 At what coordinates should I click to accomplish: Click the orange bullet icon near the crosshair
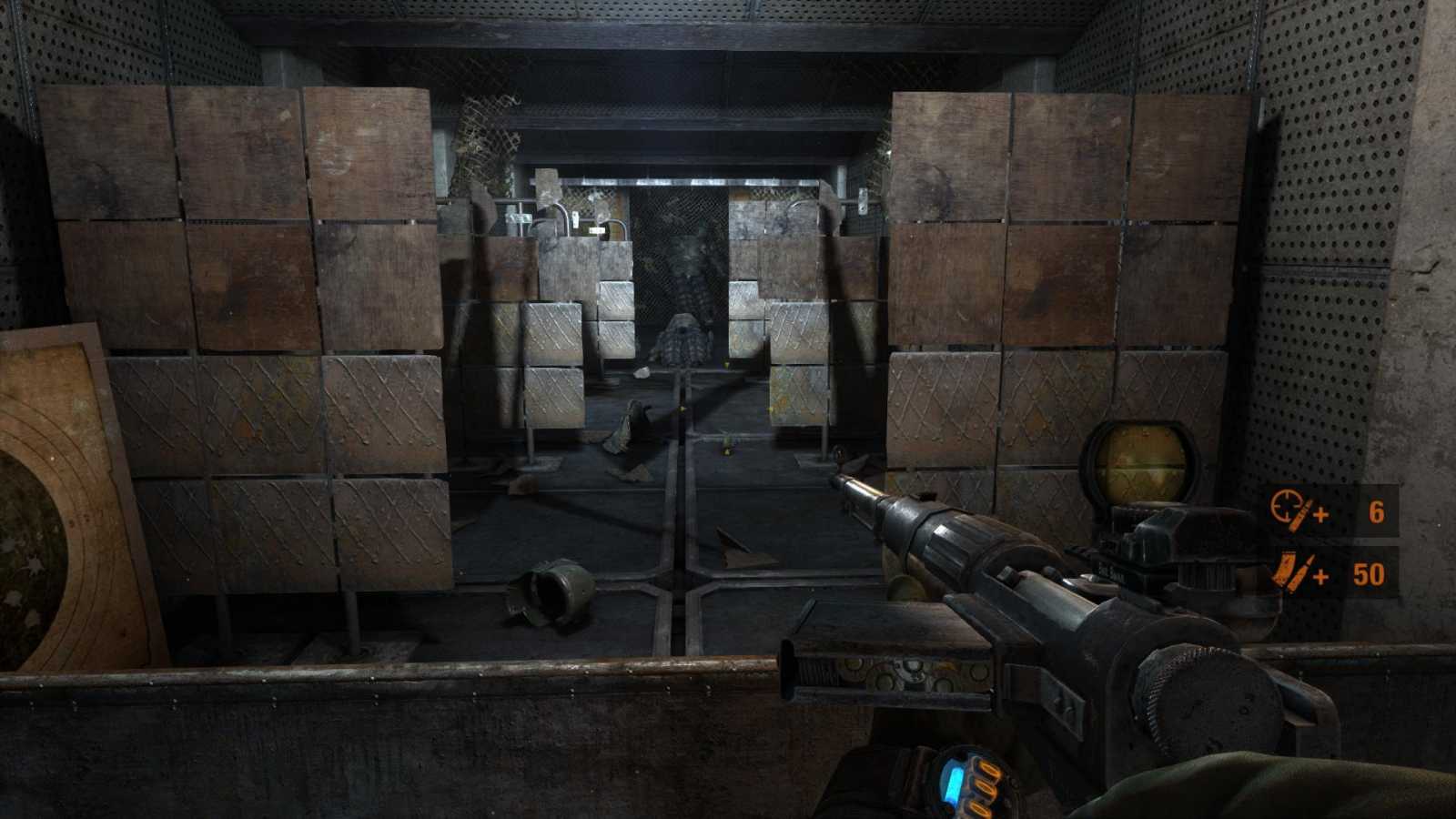tap(1299, 515)
